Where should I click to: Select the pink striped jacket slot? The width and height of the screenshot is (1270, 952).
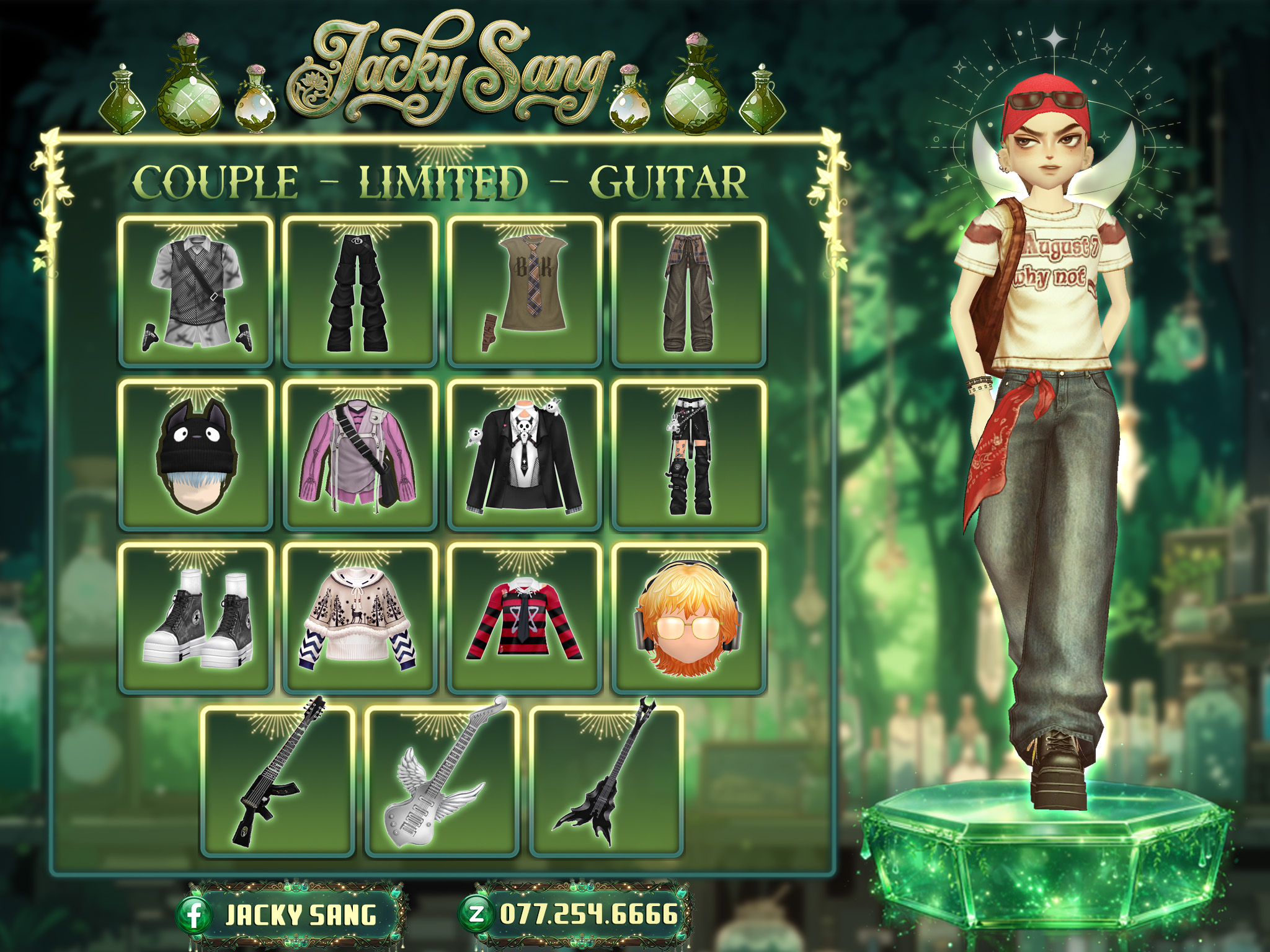click(360, 456)
